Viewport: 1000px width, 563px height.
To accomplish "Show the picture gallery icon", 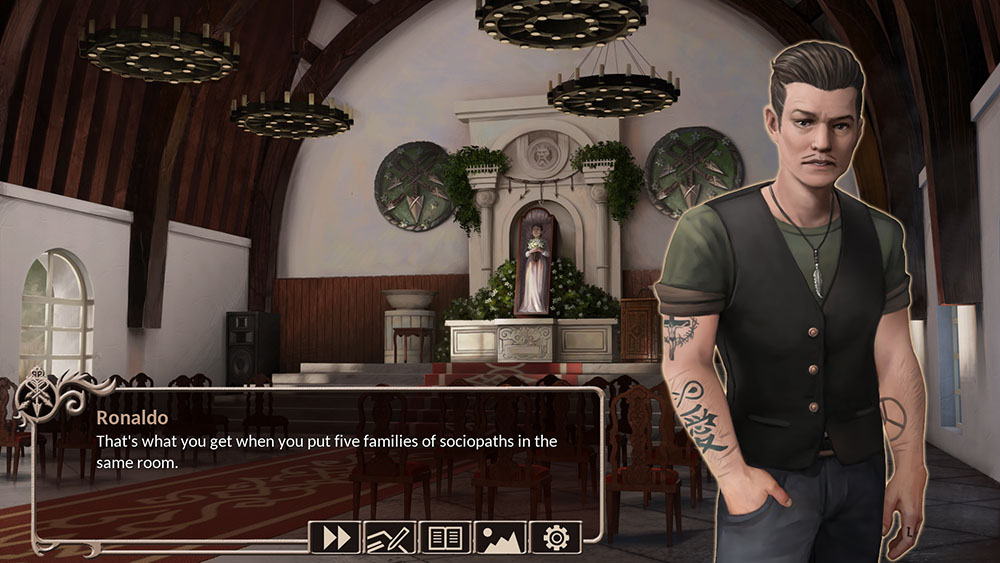I will (500, 537).
